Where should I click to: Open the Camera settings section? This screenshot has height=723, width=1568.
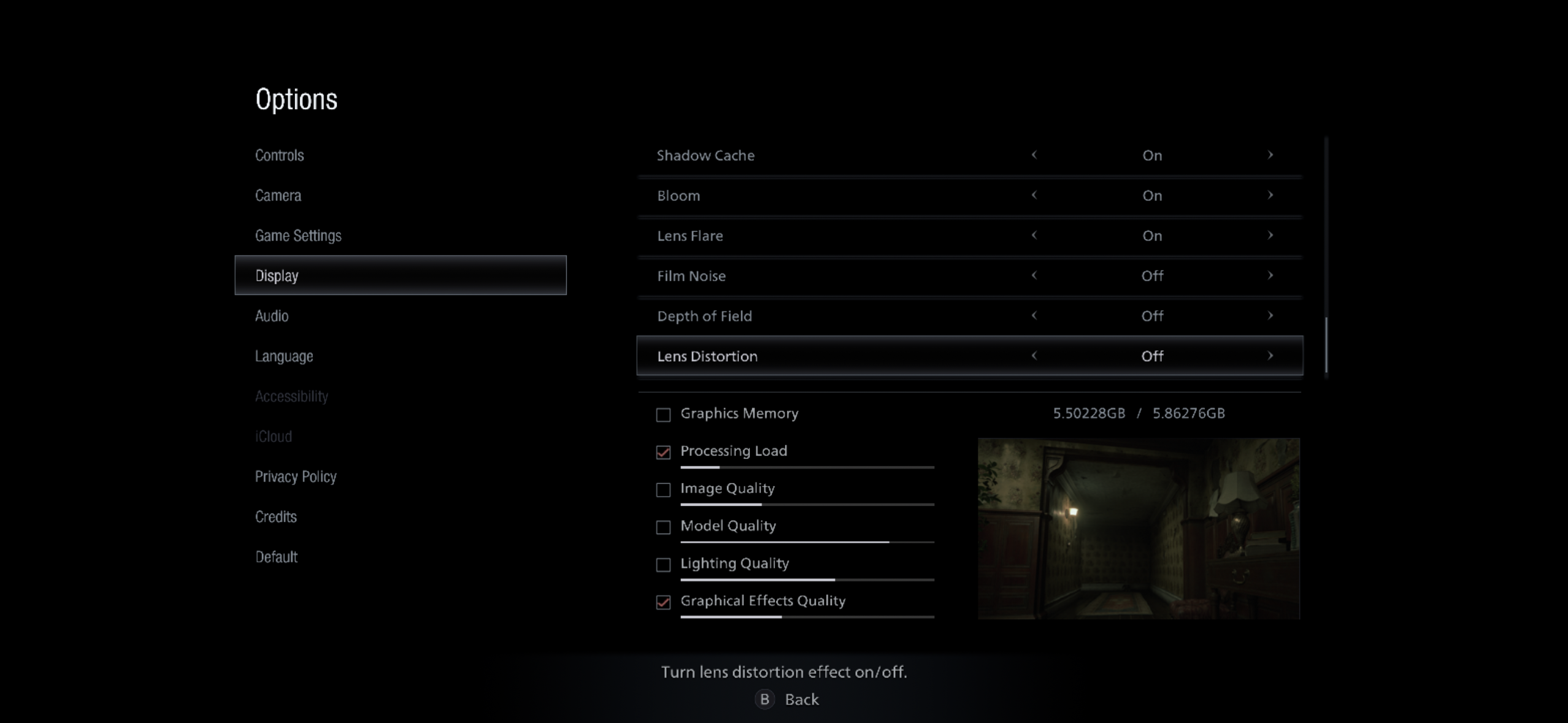pos(278,195)
